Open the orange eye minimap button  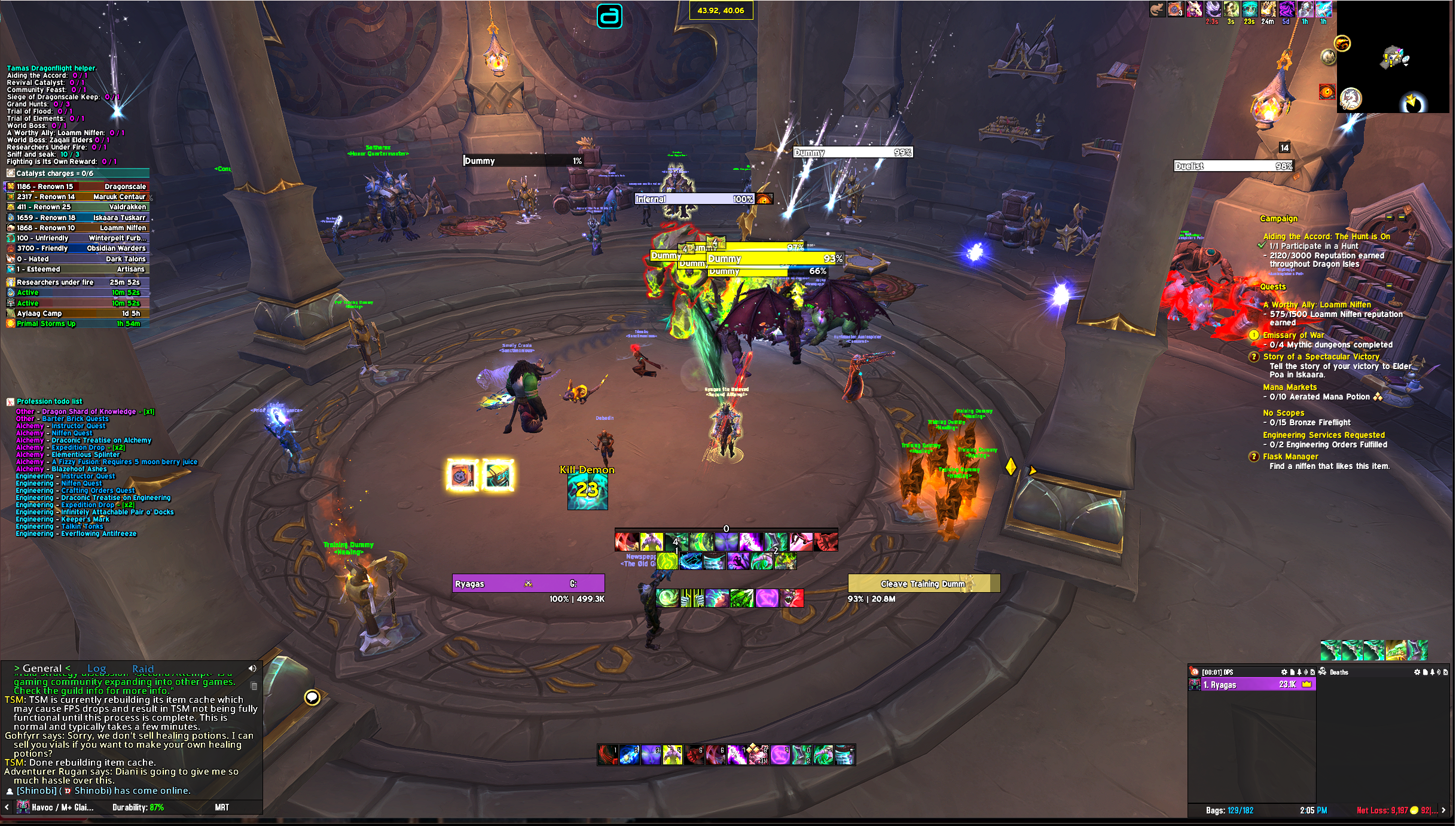click(1327, 92)
